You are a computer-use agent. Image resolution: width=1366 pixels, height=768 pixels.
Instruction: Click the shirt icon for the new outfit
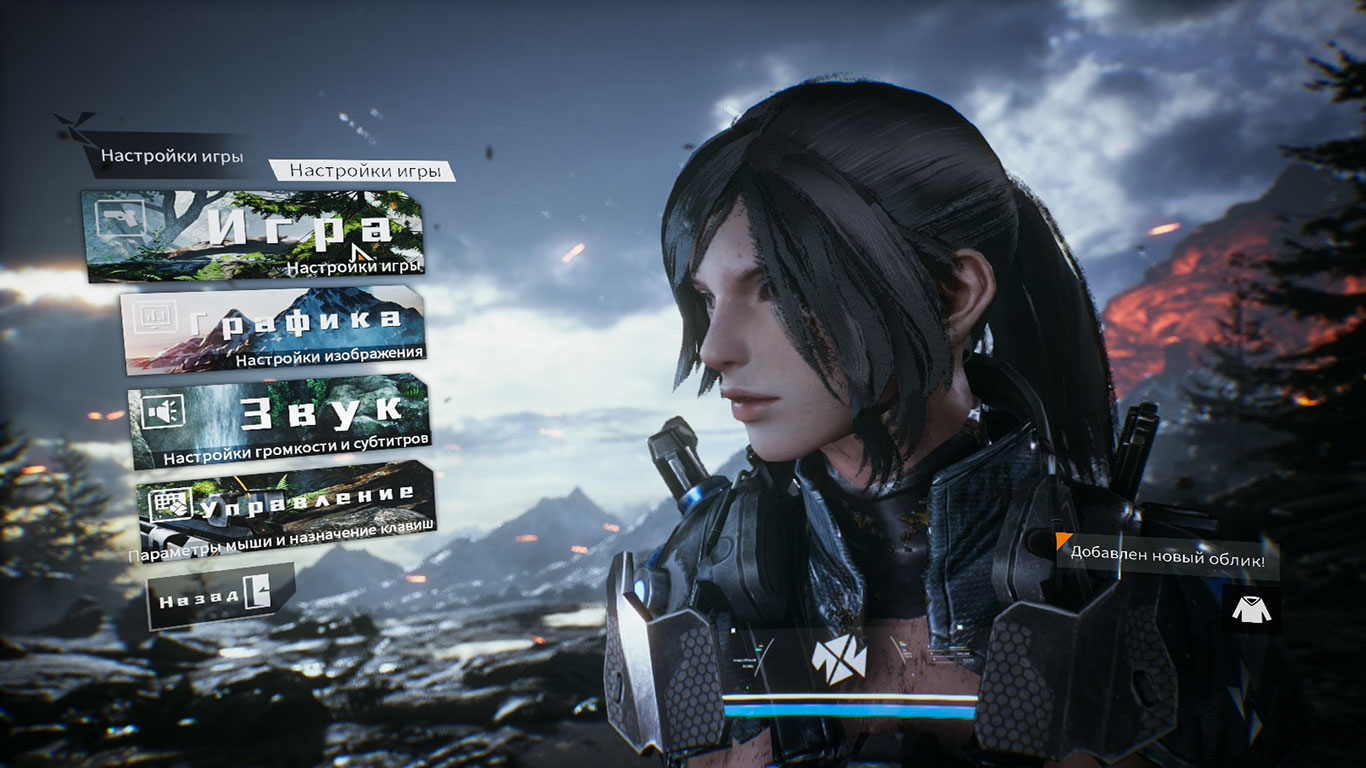coord(1251,610)
